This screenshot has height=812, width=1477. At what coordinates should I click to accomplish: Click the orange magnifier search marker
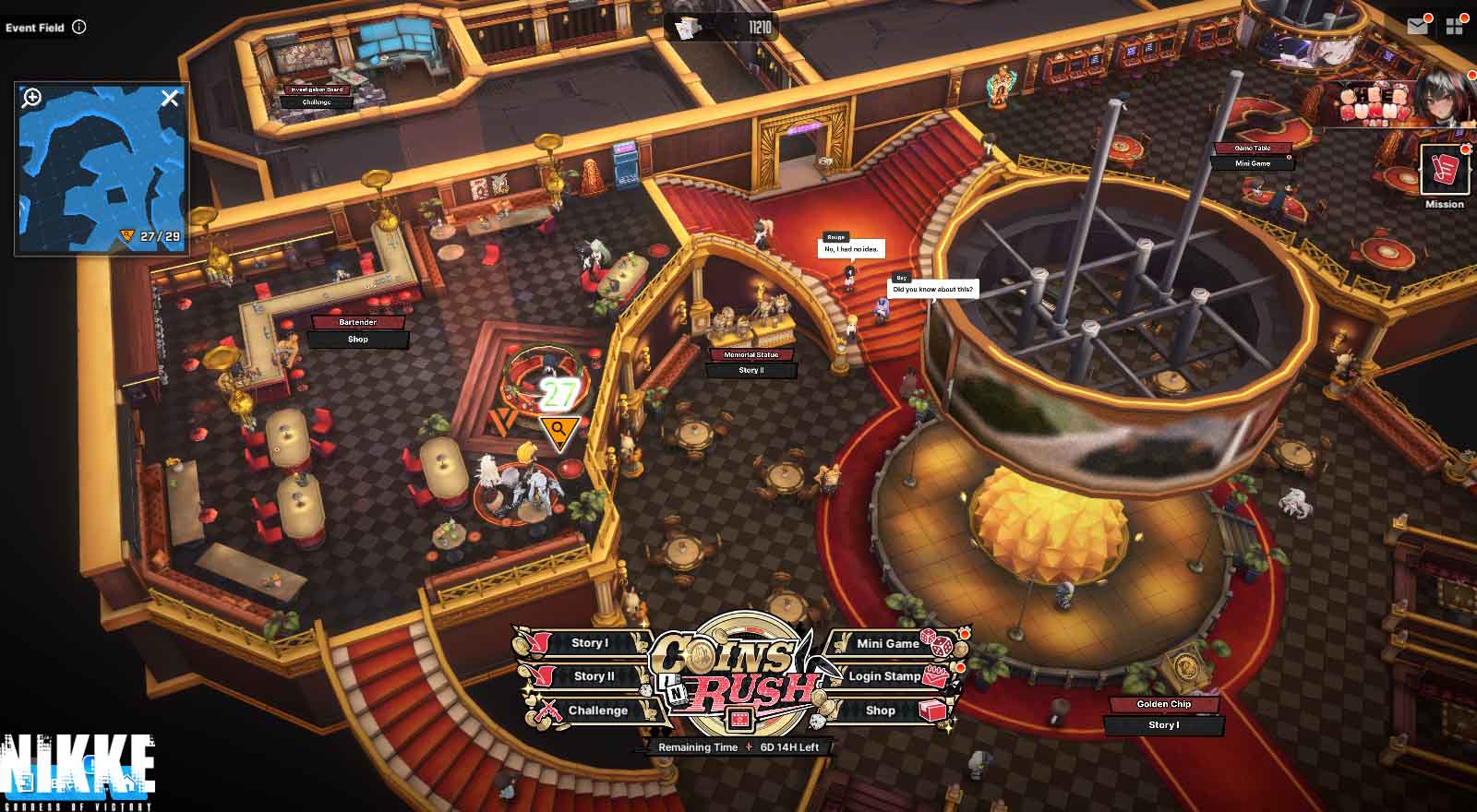(x=558, y=430)
